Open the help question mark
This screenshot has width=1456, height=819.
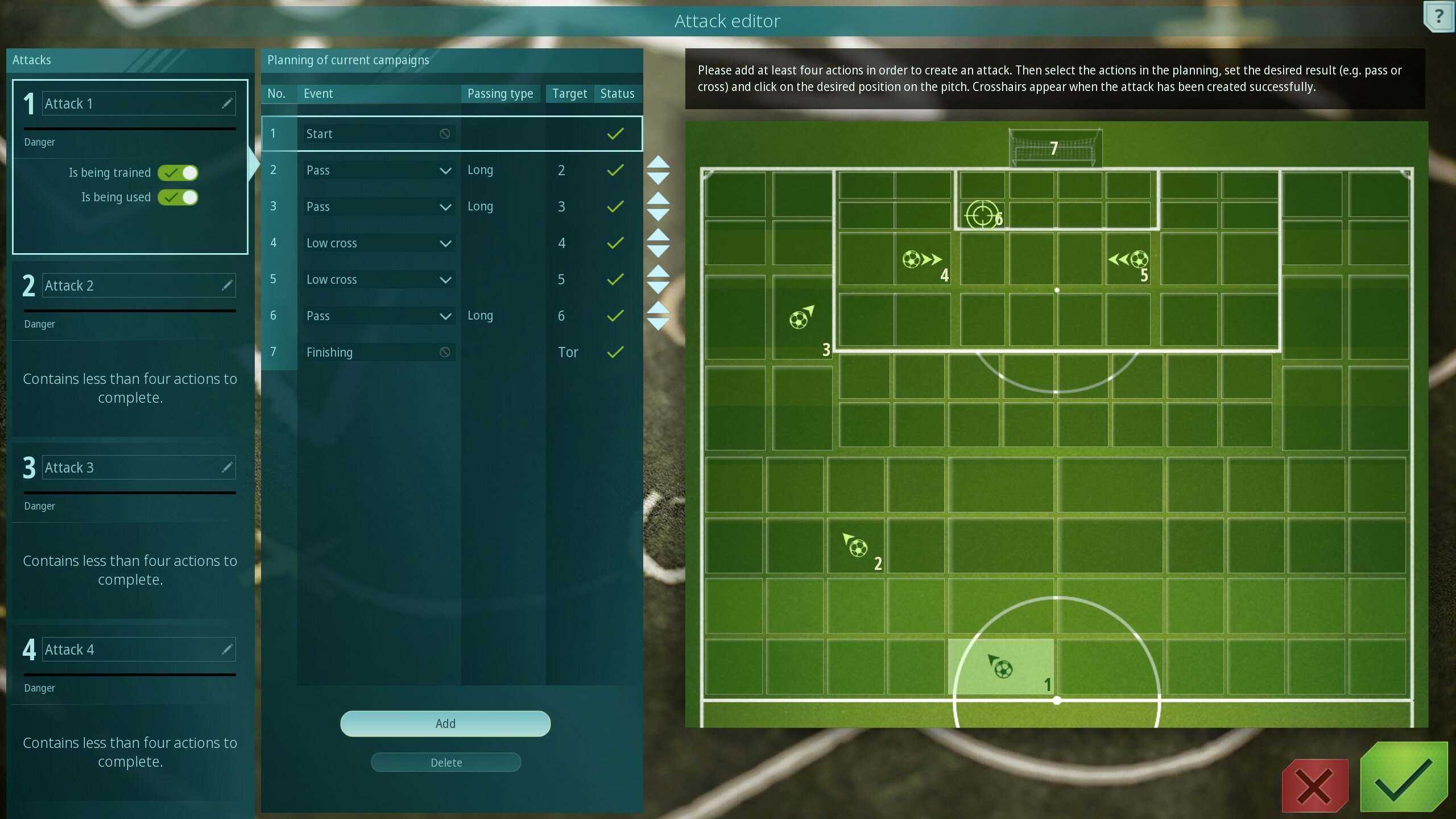[x=1438, y=16]
